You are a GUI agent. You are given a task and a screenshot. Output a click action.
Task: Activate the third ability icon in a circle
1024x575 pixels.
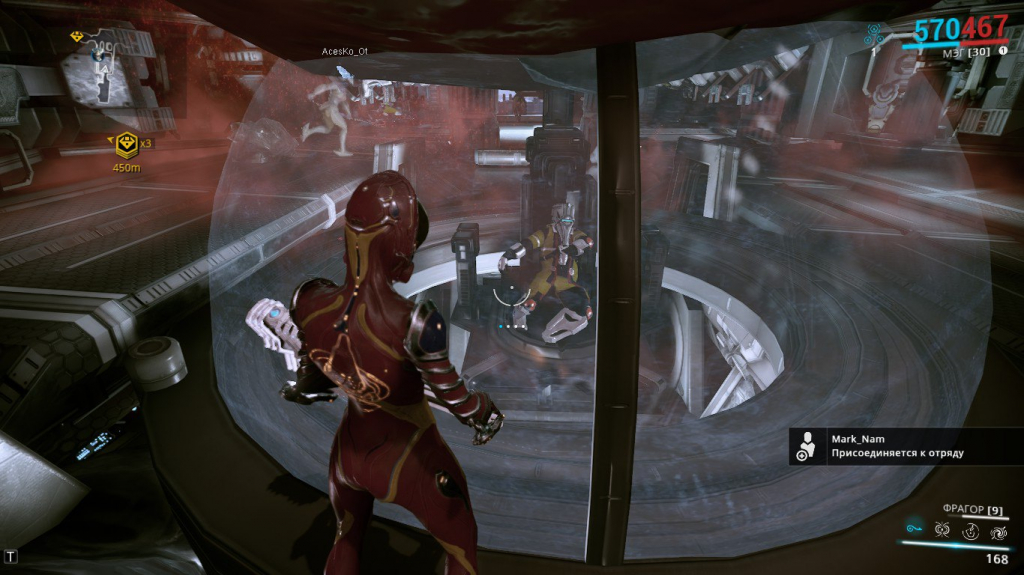(x=969, y=529)
